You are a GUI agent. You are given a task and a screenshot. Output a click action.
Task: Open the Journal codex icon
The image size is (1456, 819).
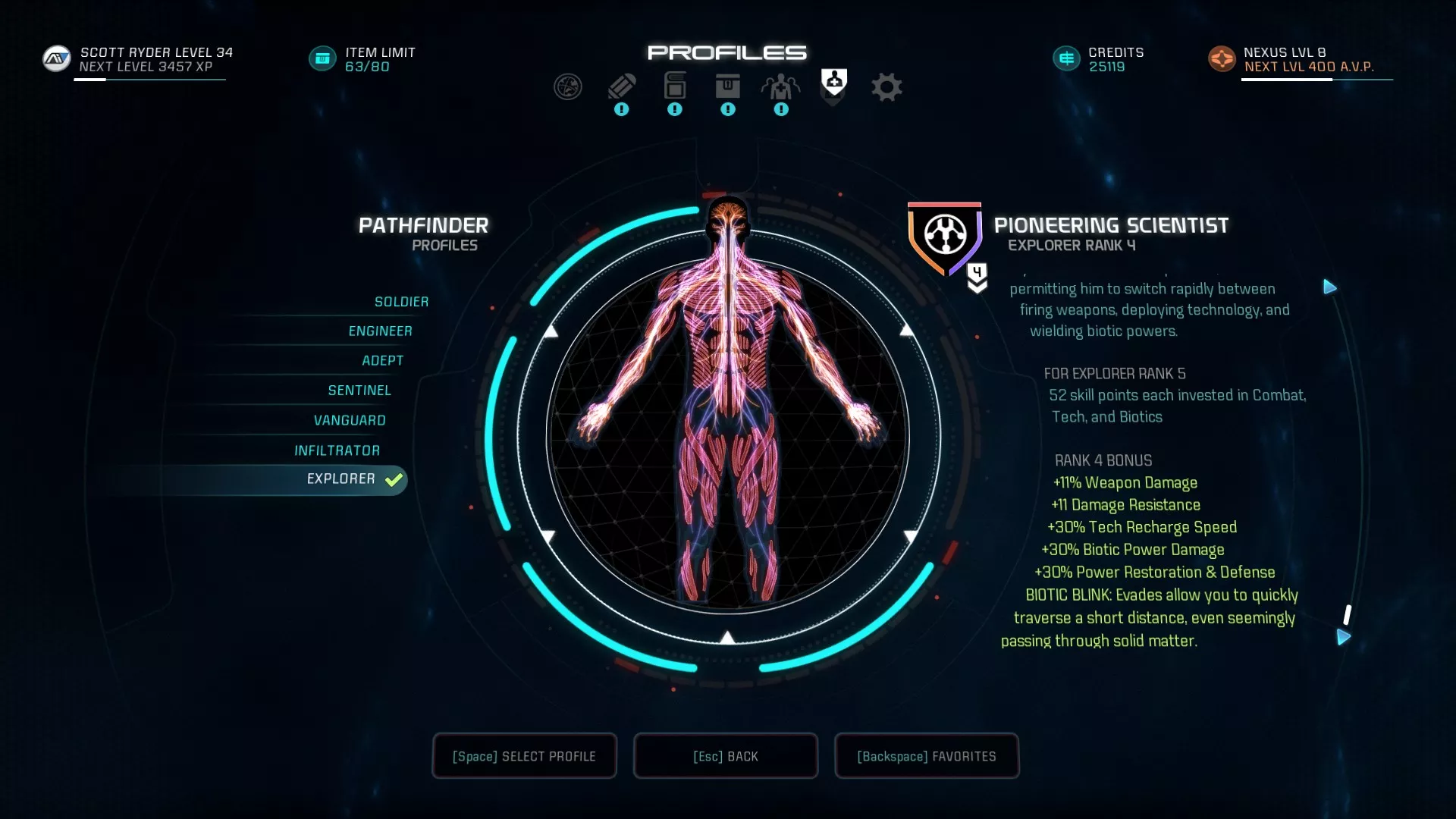click(674, 86)
